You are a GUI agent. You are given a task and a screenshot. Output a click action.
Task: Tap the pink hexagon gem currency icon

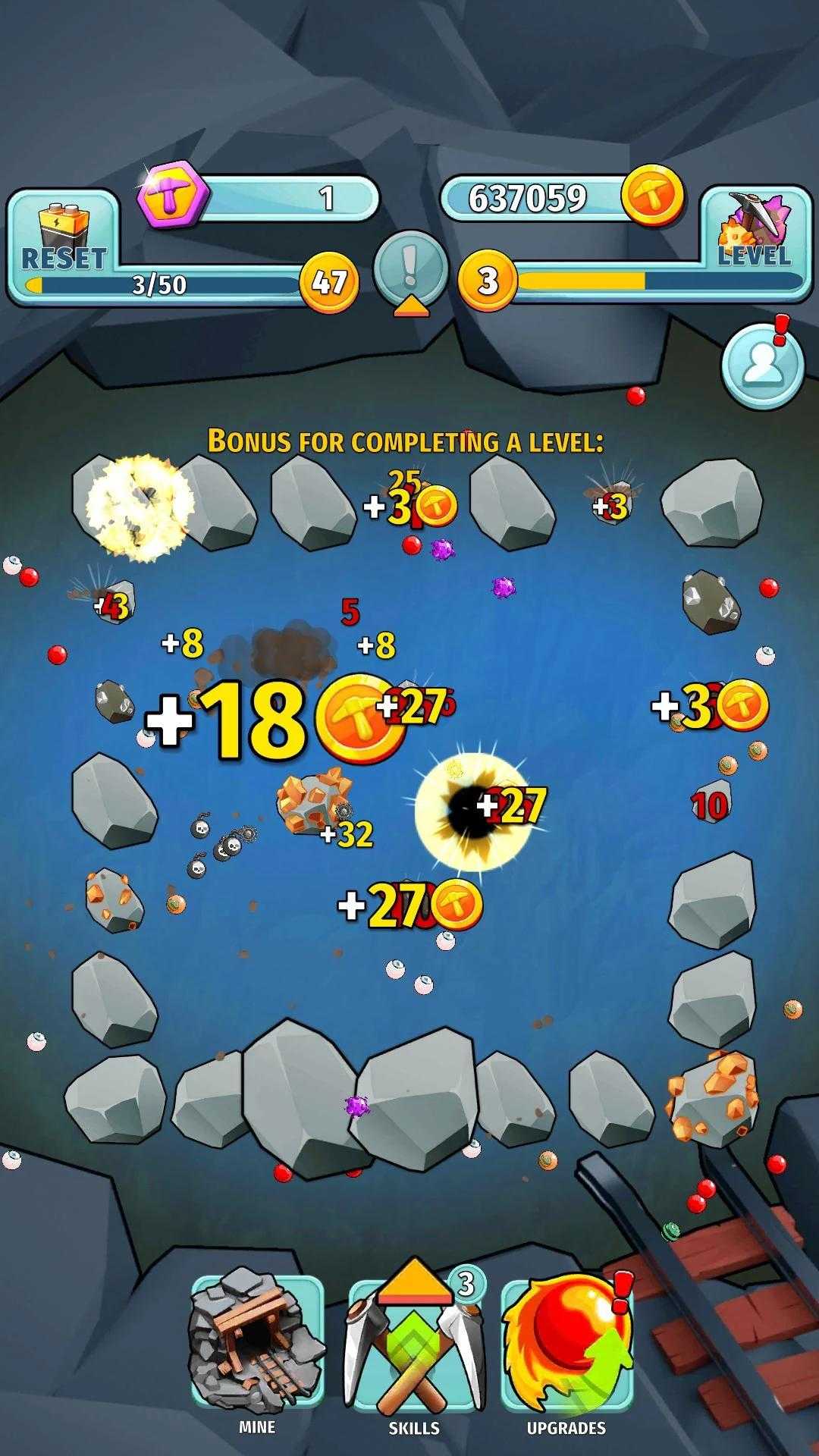point(172,197)
